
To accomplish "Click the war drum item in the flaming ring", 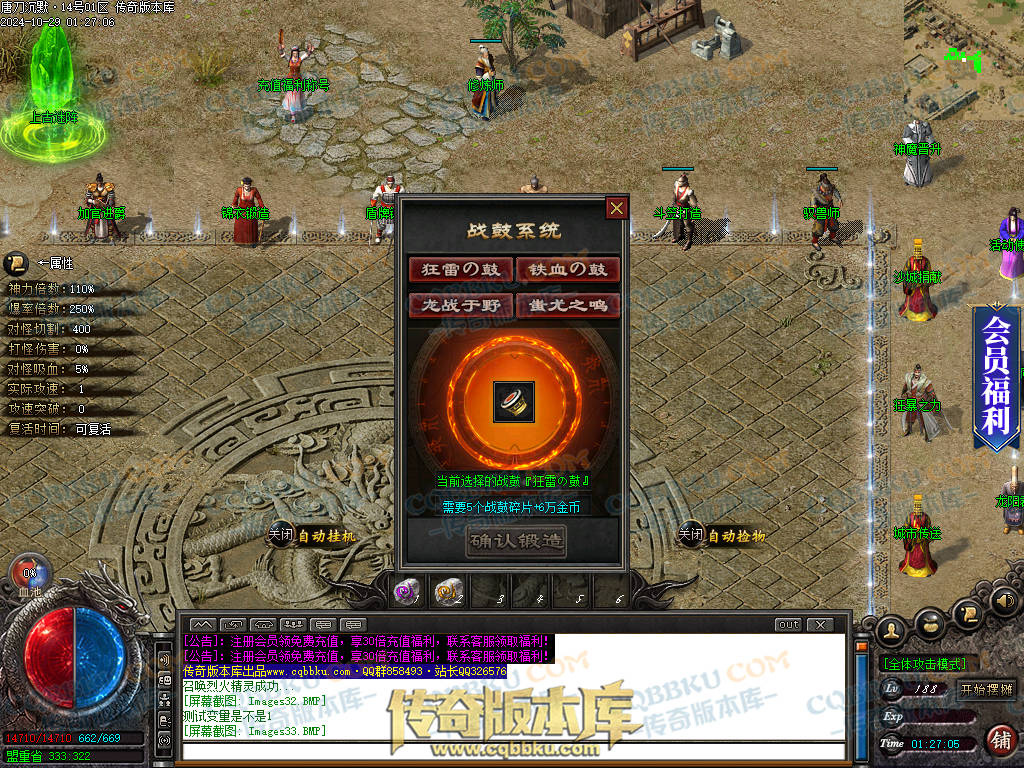I will click(514, 402).
